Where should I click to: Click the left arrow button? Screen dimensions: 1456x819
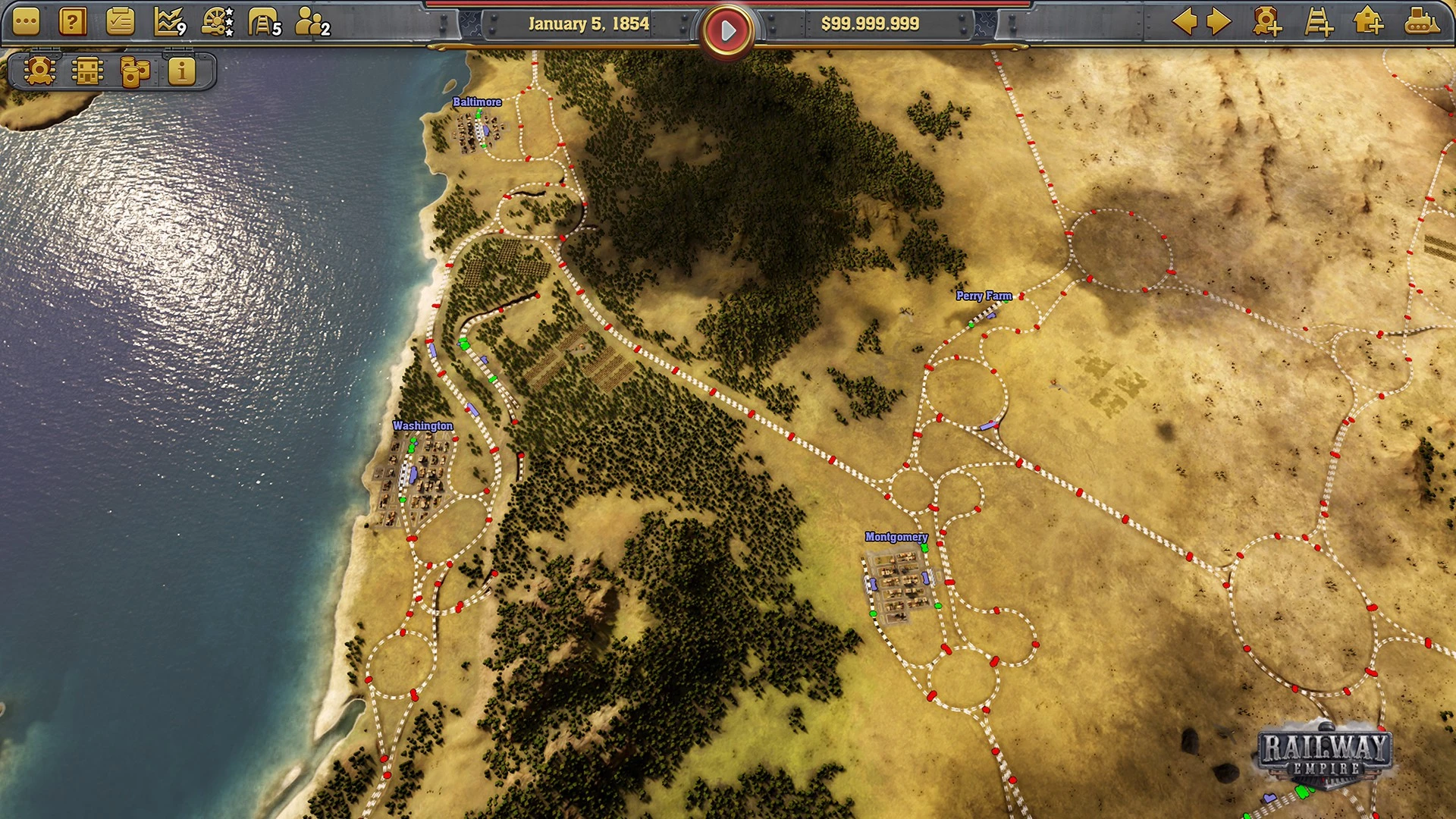point(1184,22)
